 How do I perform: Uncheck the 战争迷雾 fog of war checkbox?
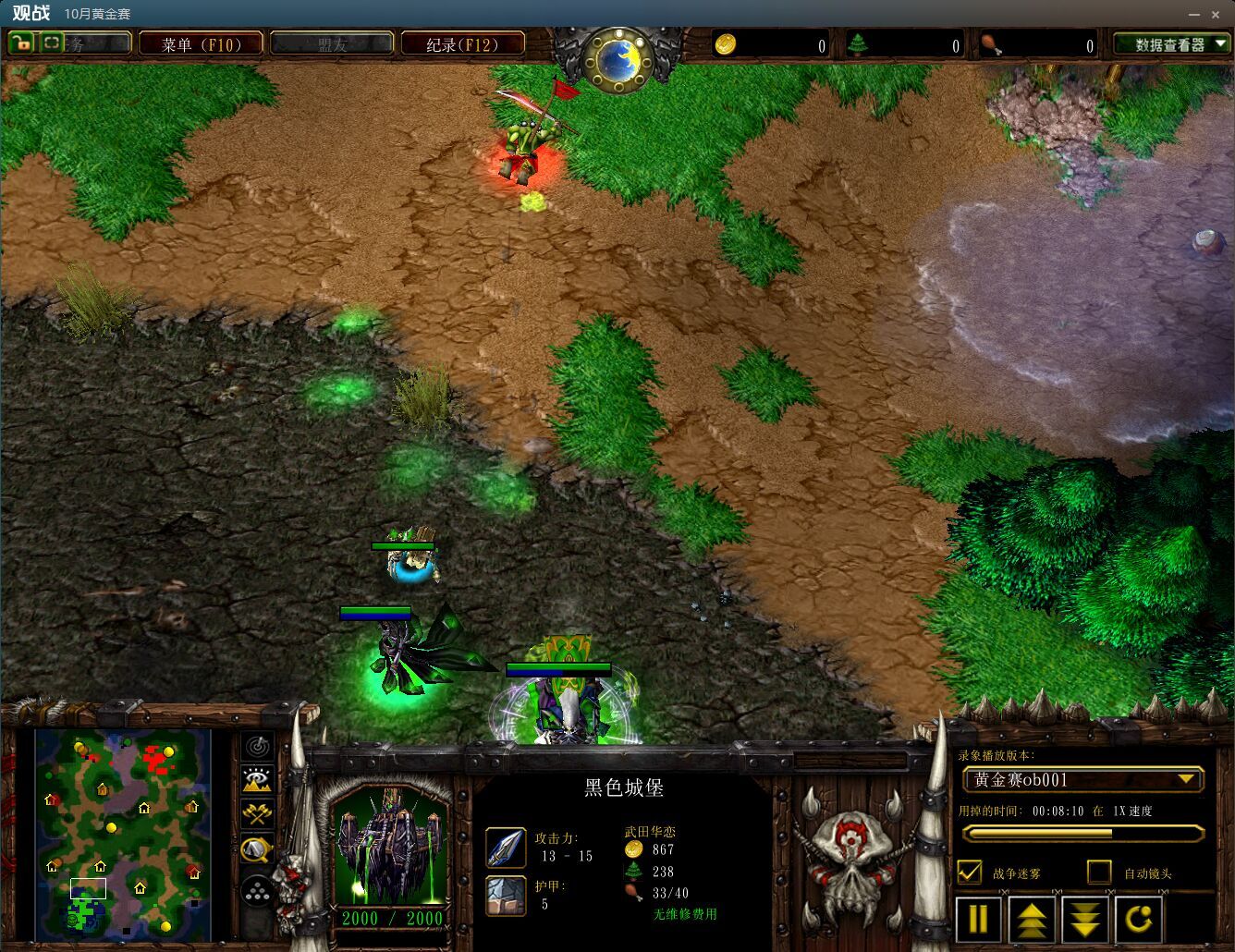click(970, 872)
